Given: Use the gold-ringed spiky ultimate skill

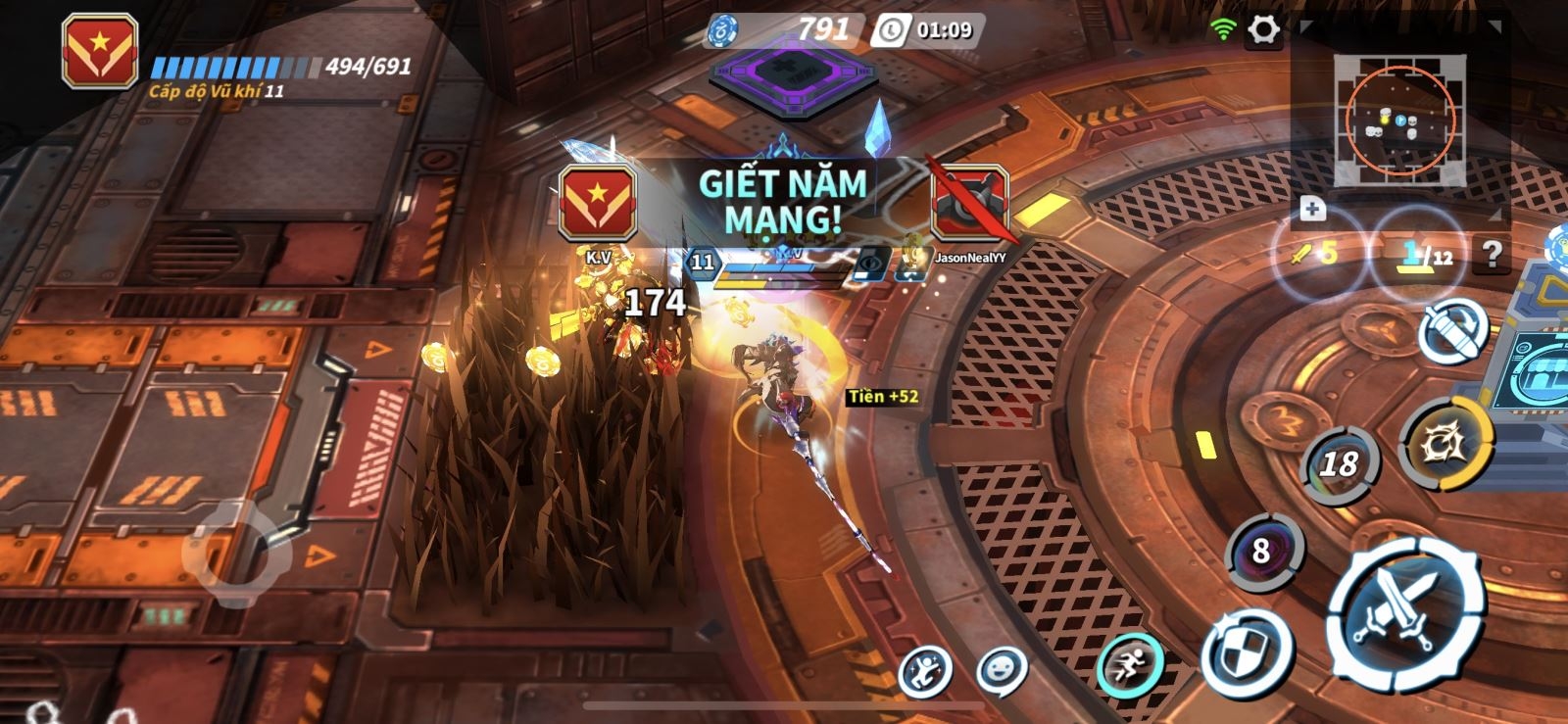Looking at the screenshot, I should 1445,443.
